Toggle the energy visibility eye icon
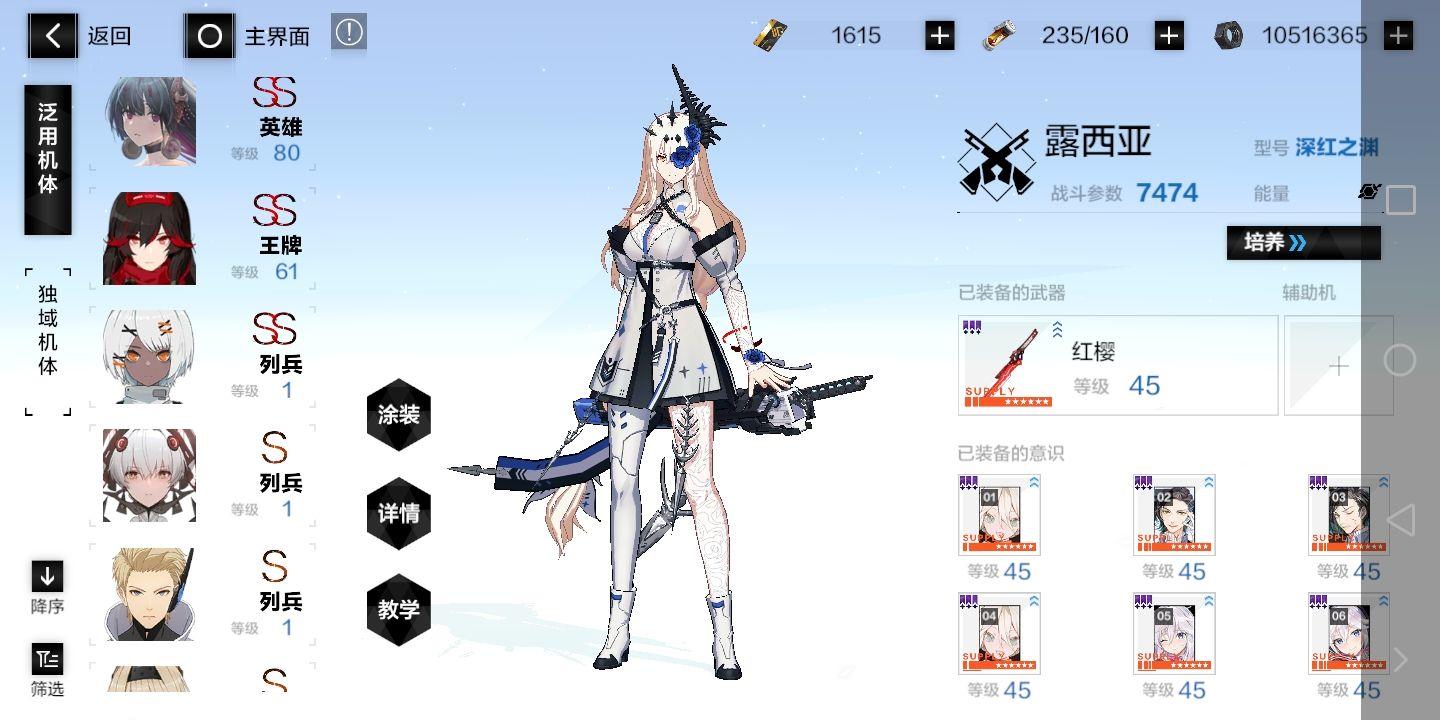 [1367, 192]
